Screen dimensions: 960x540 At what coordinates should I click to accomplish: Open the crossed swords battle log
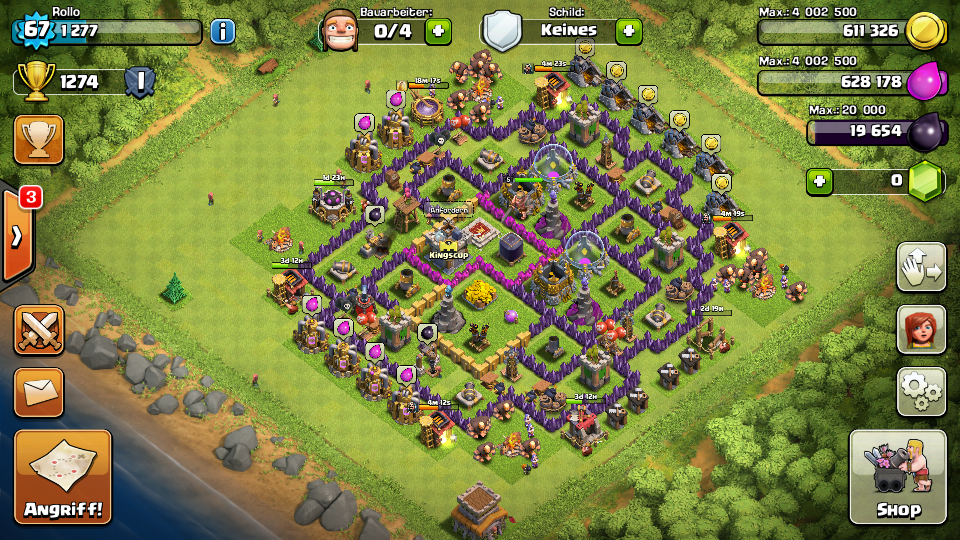(39, 329)
